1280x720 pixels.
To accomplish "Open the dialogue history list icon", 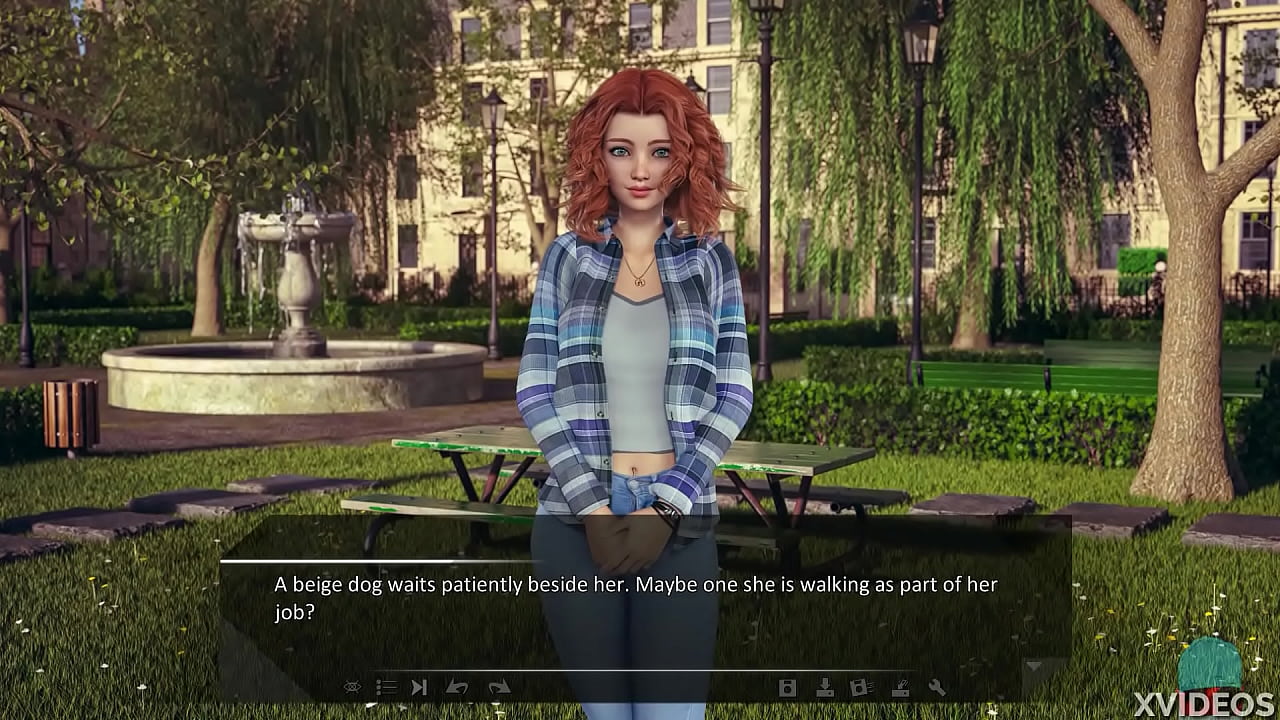I will point(386,687).
